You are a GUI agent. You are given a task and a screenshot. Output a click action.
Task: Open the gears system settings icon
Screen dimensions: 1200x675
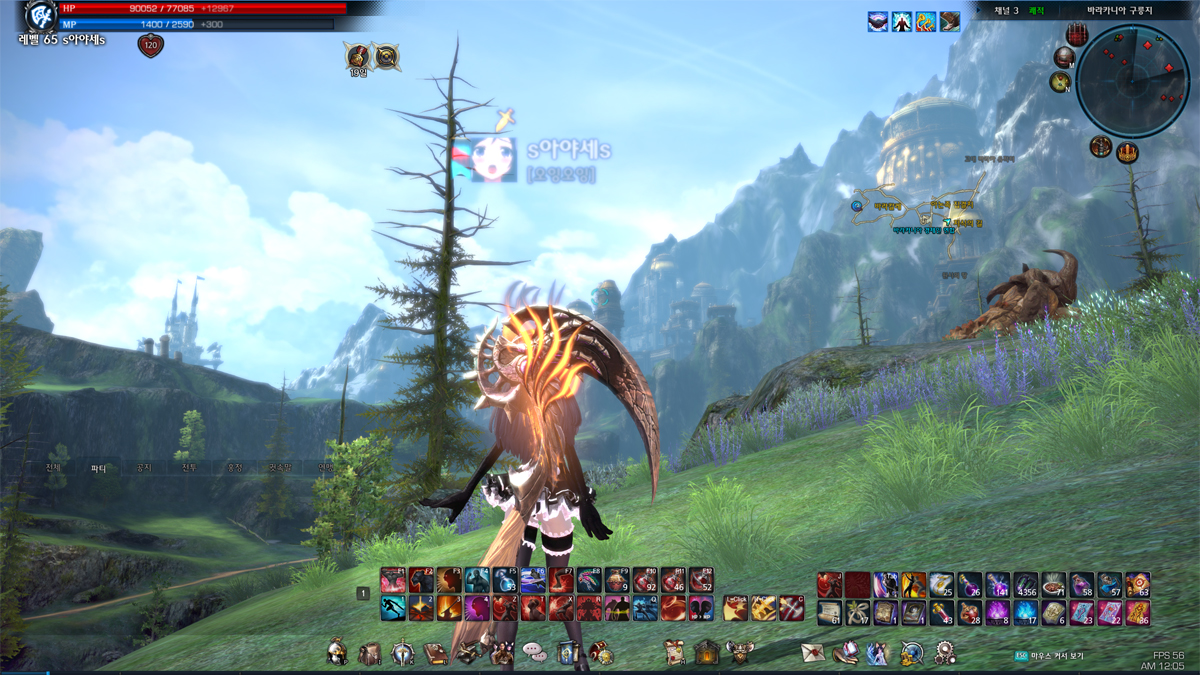[x=944, y=653]
